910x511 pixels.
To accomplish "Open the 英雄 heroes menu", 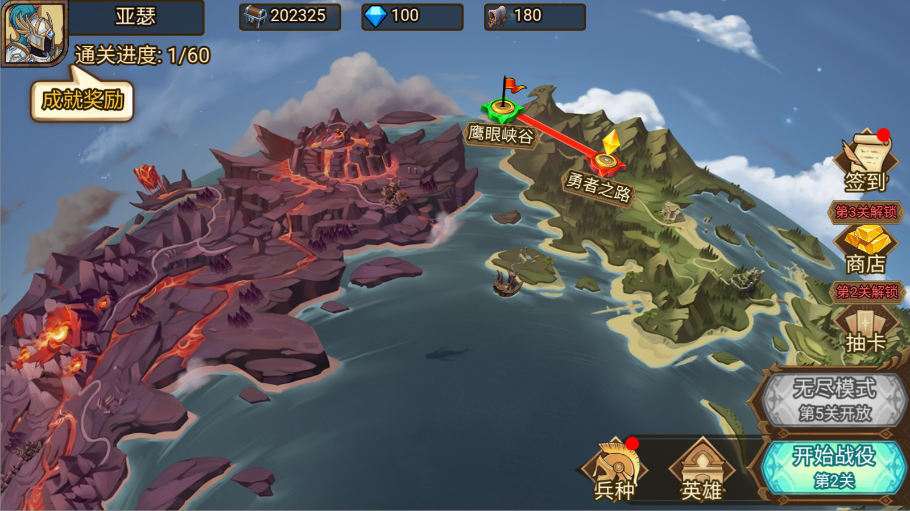I will point(701,470).
